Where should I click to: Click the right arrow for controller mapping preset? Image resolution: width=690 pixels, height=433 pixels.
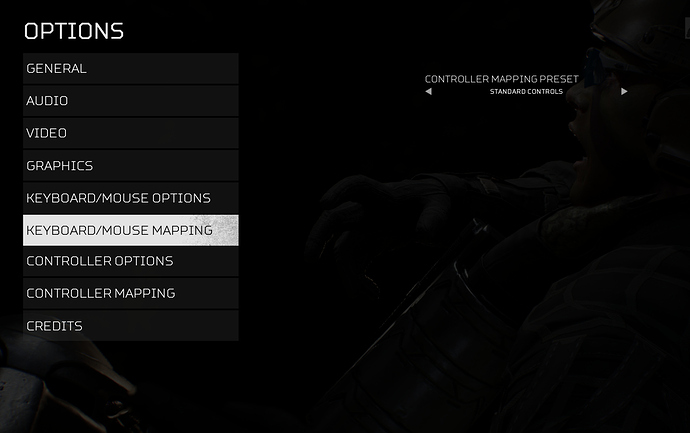624,91
